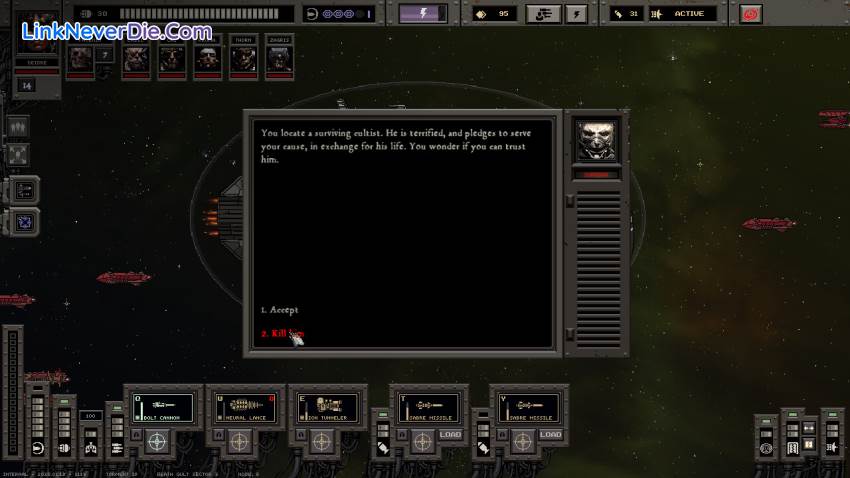Click the four outward arrows icon button
This screenshot has height=478, width=850.
(18, 155)
